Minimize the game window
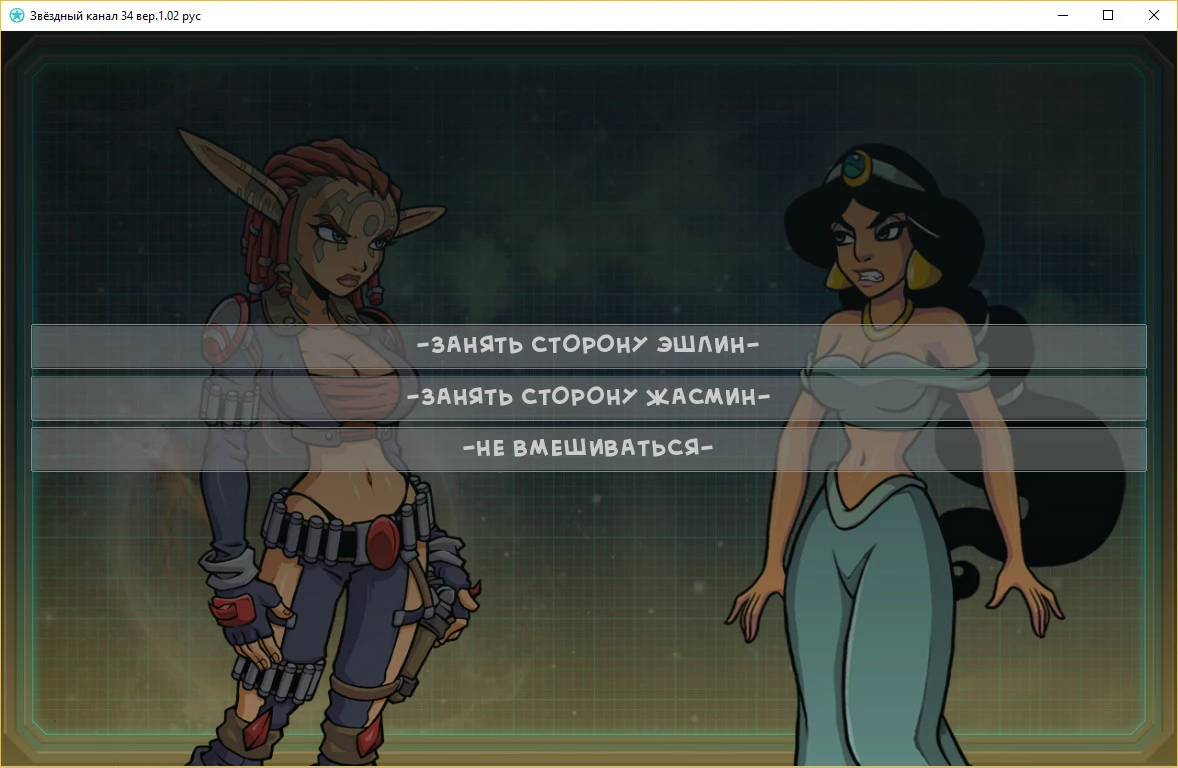Image resolution: width=1178 pixels, height=768 pixels. click(x=1062, y=15)
